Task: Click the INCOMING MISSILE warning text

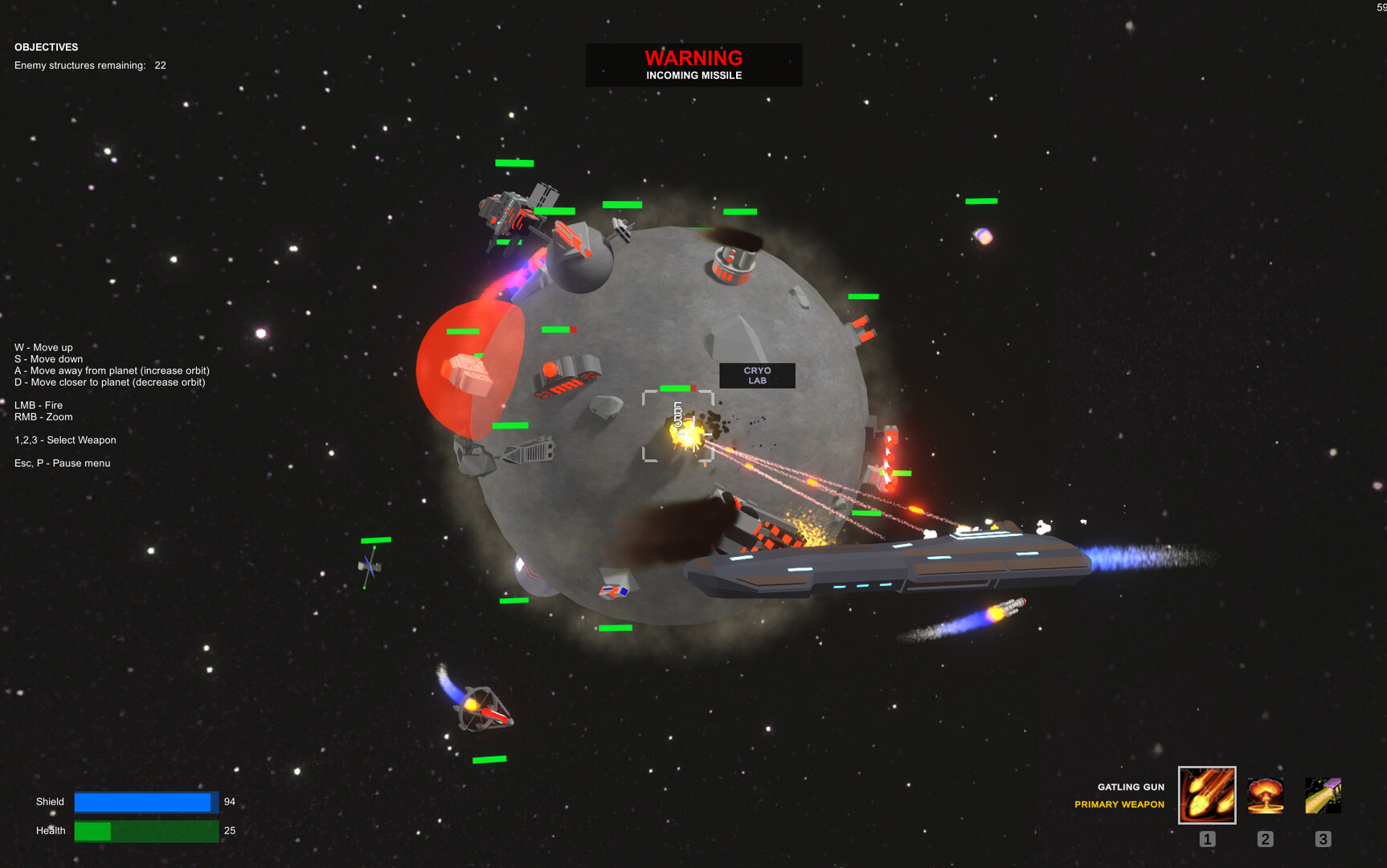Action: [693, 75]
